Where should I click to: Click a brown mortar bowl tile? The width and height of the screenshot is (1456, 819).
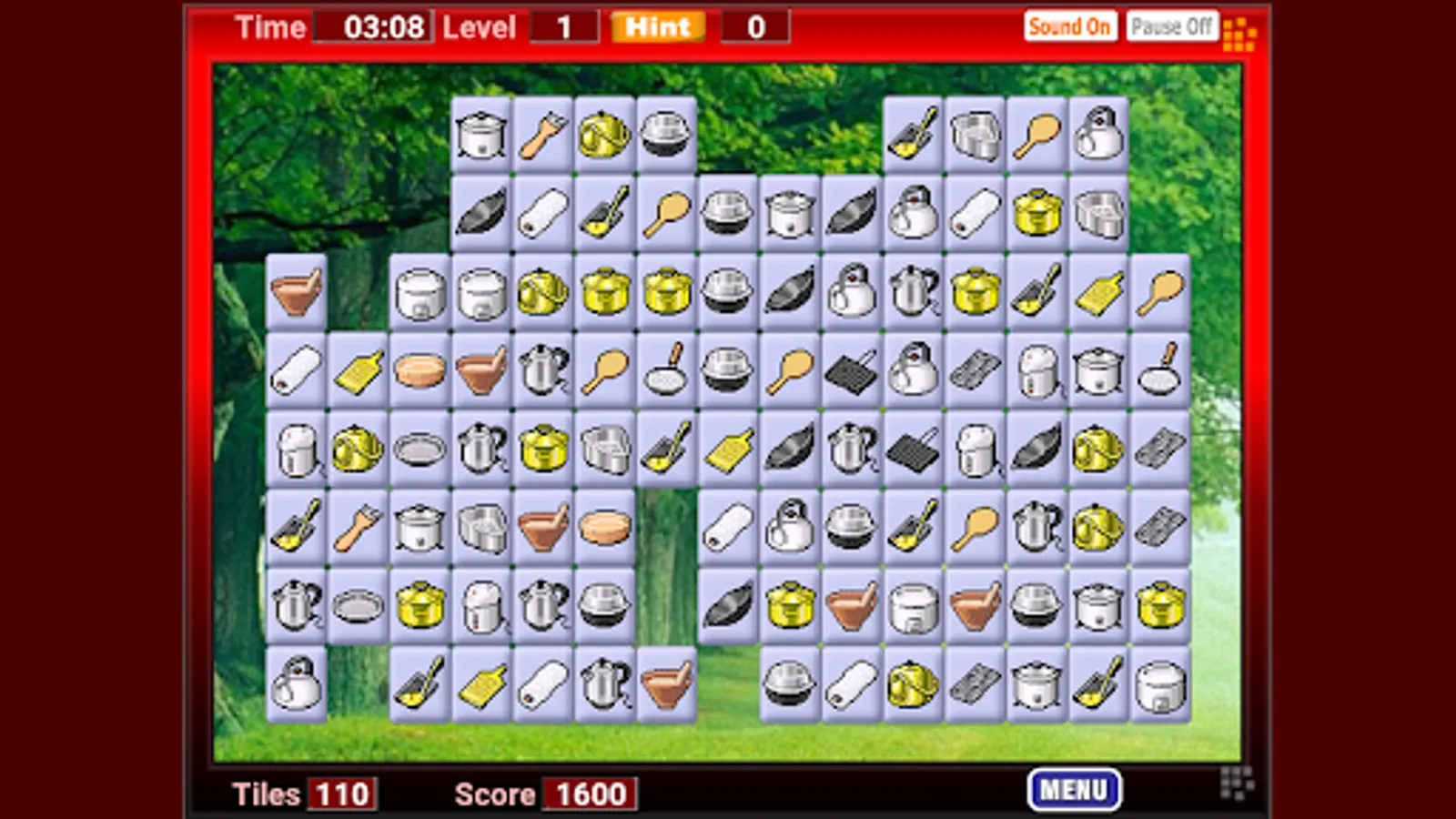pos(296,289)
